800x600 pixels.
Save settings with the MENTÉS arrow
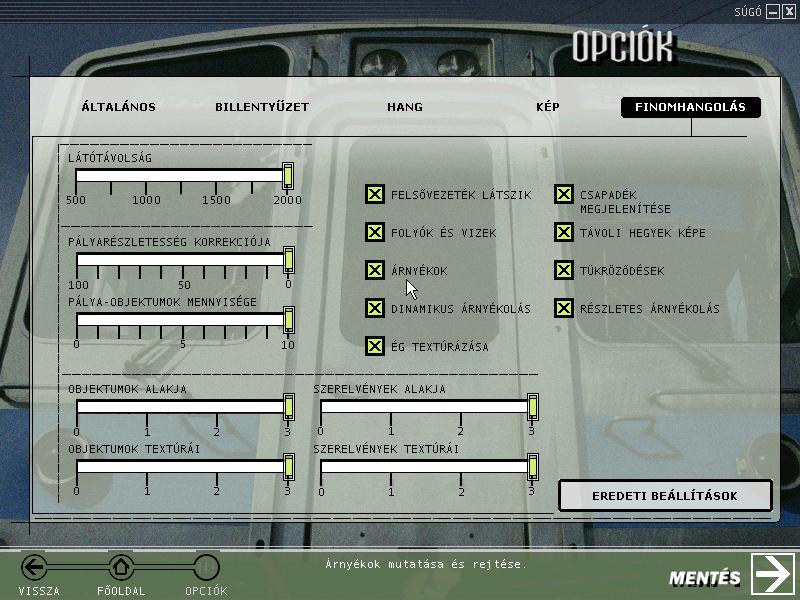coord(772,575)
